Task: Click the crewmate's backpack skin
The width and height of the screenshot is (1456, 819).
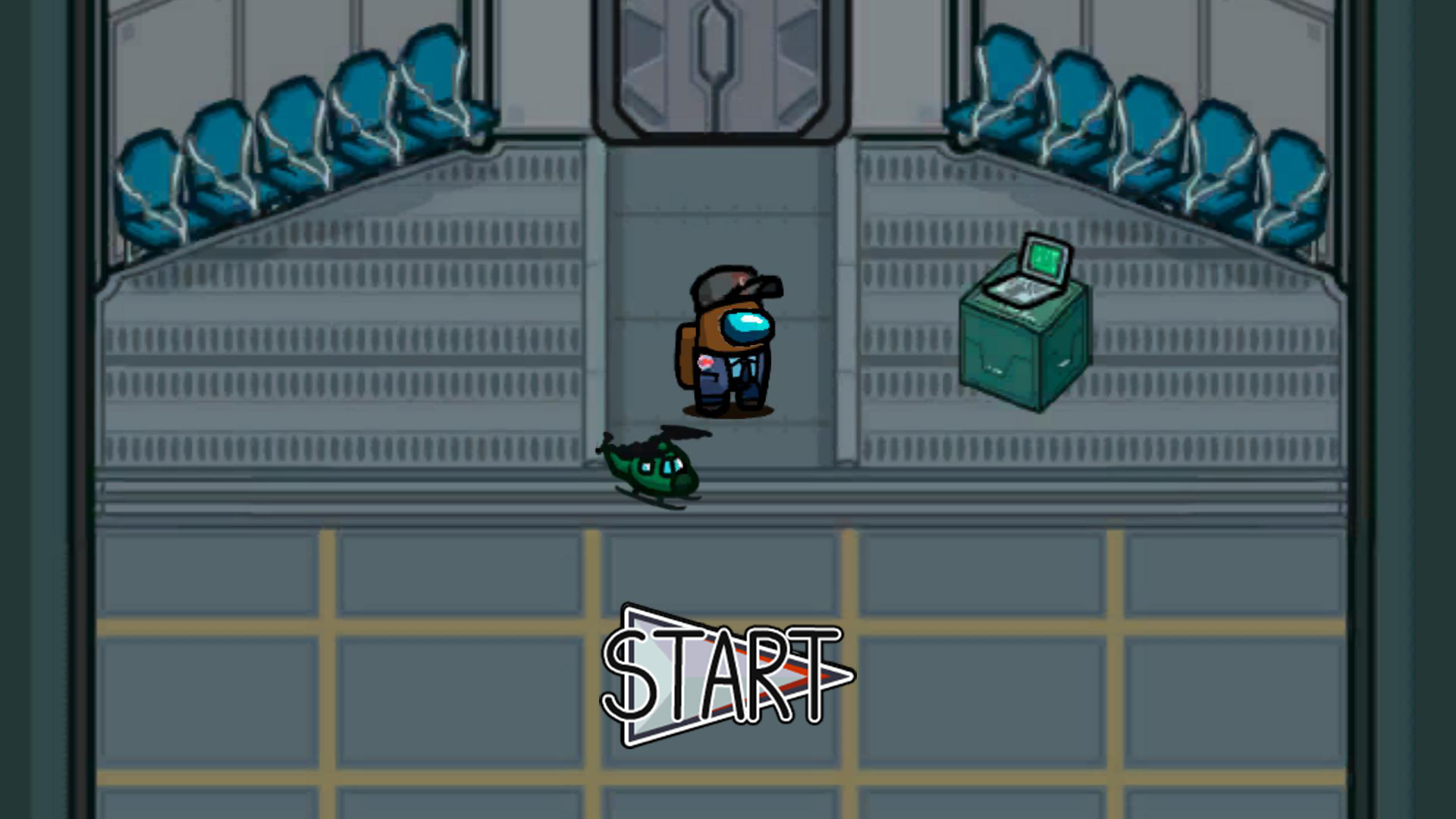Action: point(686,356)
